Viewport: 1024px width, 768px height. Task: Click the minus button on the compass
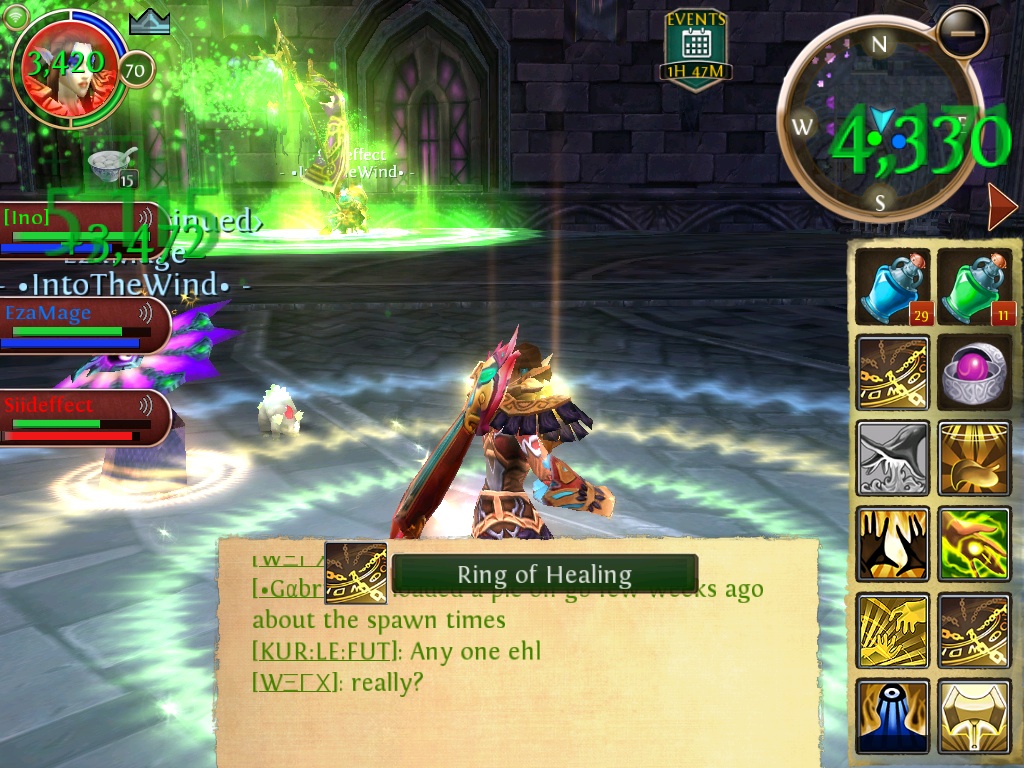coord(962,33)
